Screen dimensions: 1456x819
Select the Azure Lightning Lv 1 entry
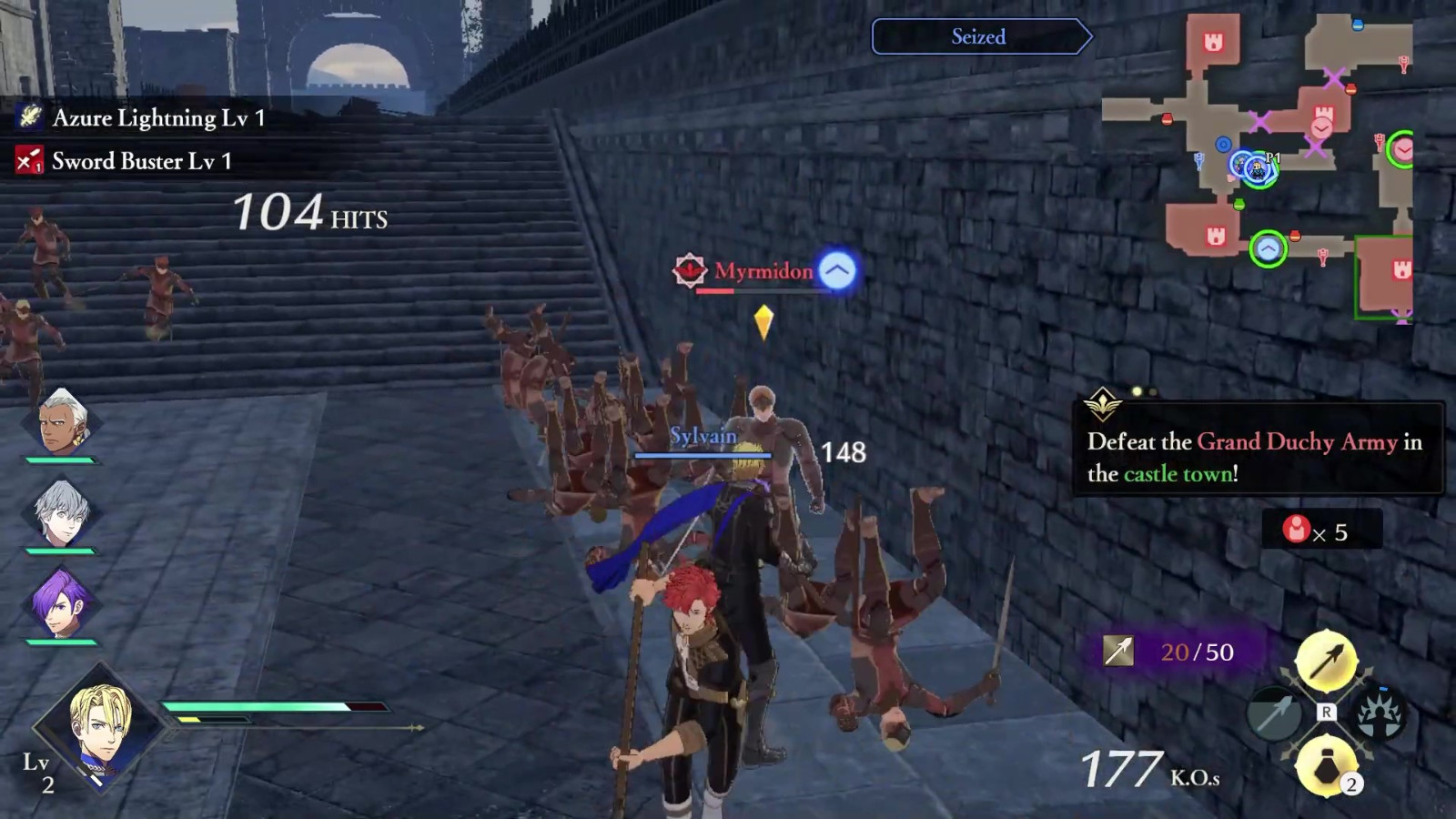point(141,117)
